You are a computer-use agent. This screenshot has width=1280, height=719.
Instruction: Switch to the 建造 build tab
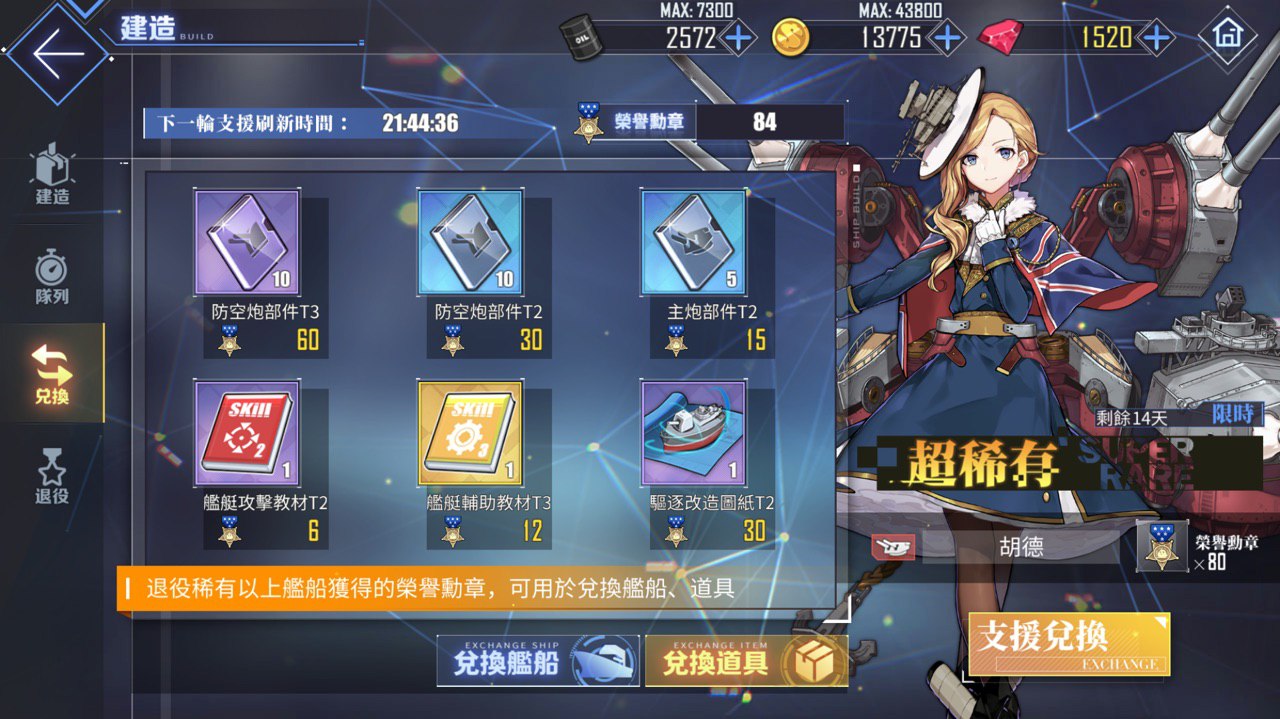pos(52,175)
